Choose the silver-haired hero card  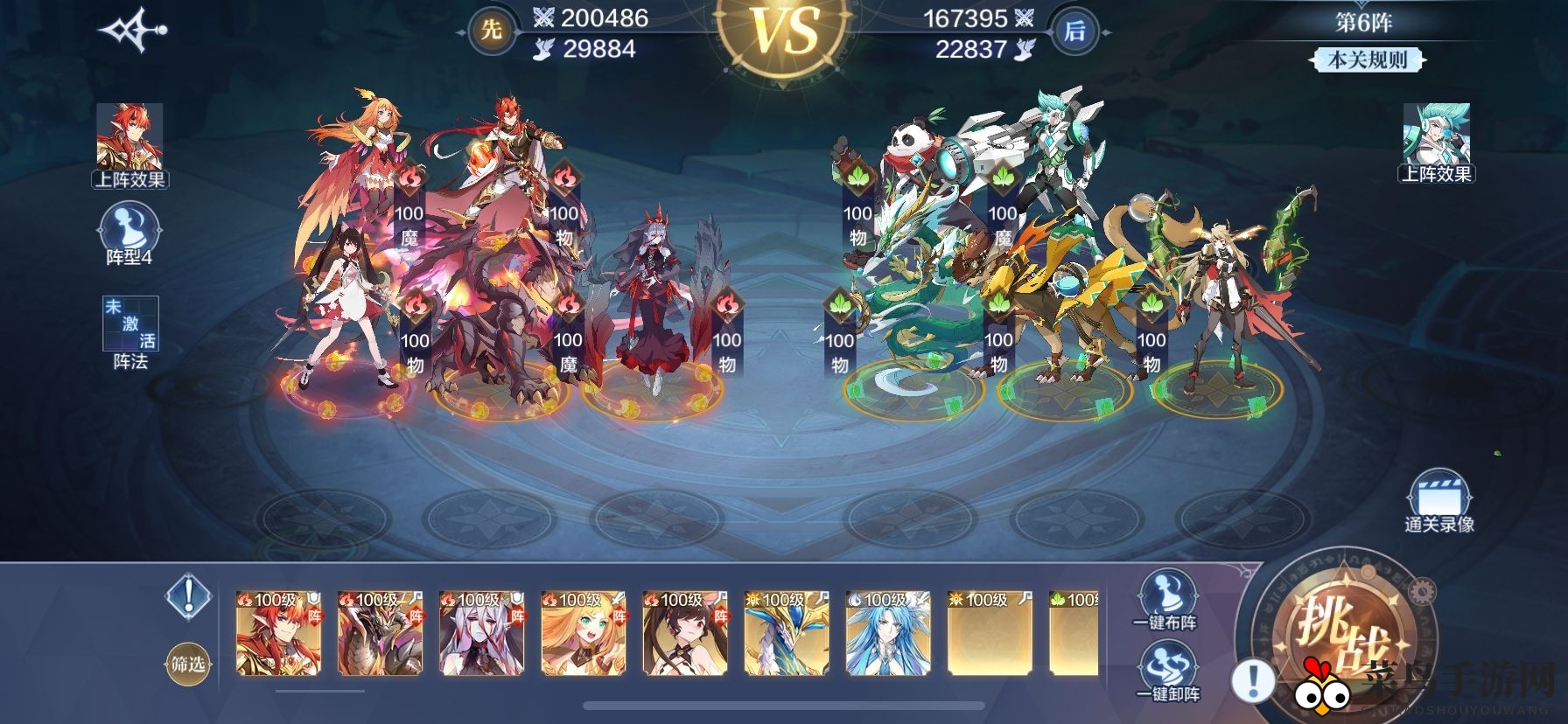pyautogui.click(x=481, y=633)
